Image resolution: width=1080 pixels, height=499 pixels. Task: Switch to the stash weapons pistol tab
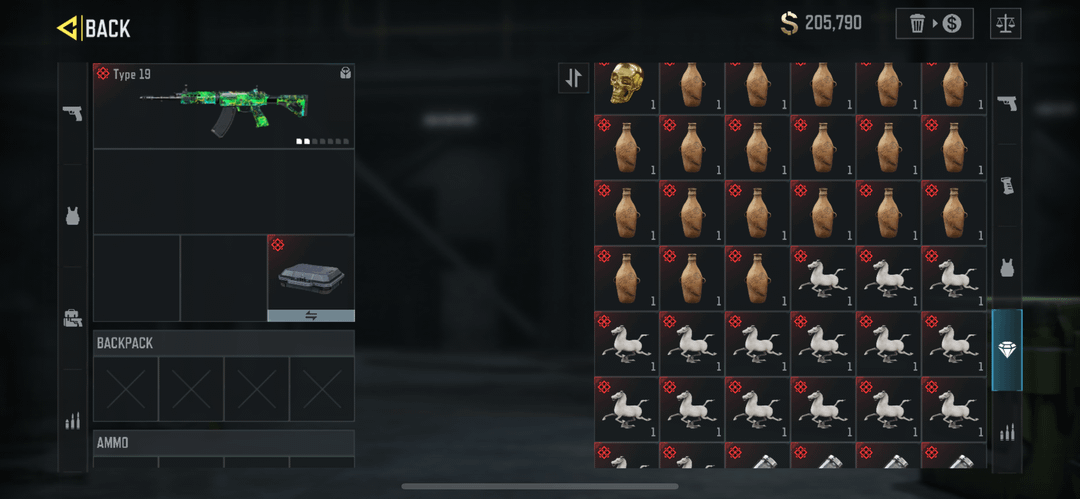coord(1007,103)
